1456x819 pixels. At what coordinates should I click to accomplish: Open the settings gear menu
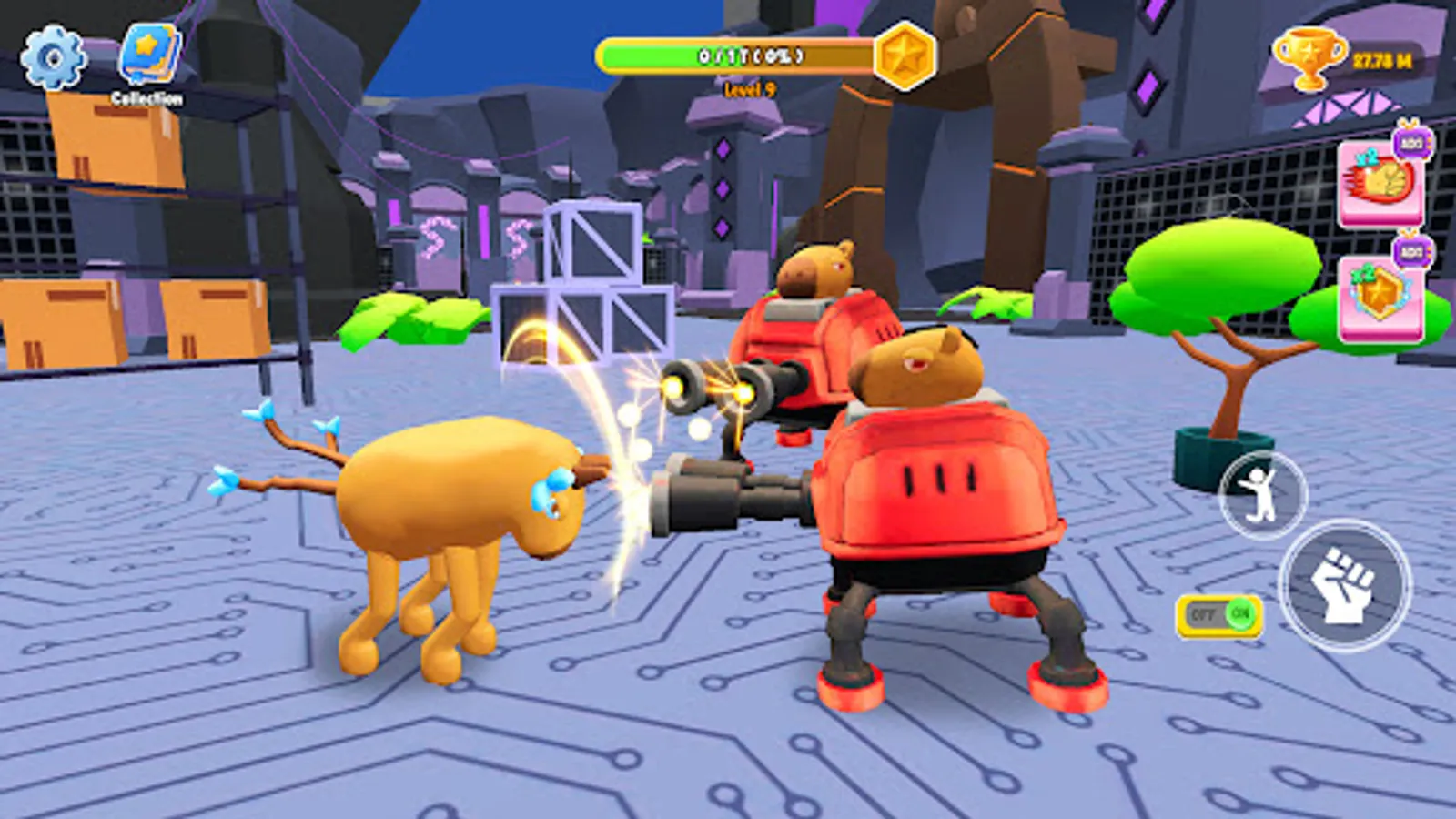[52, 56]
